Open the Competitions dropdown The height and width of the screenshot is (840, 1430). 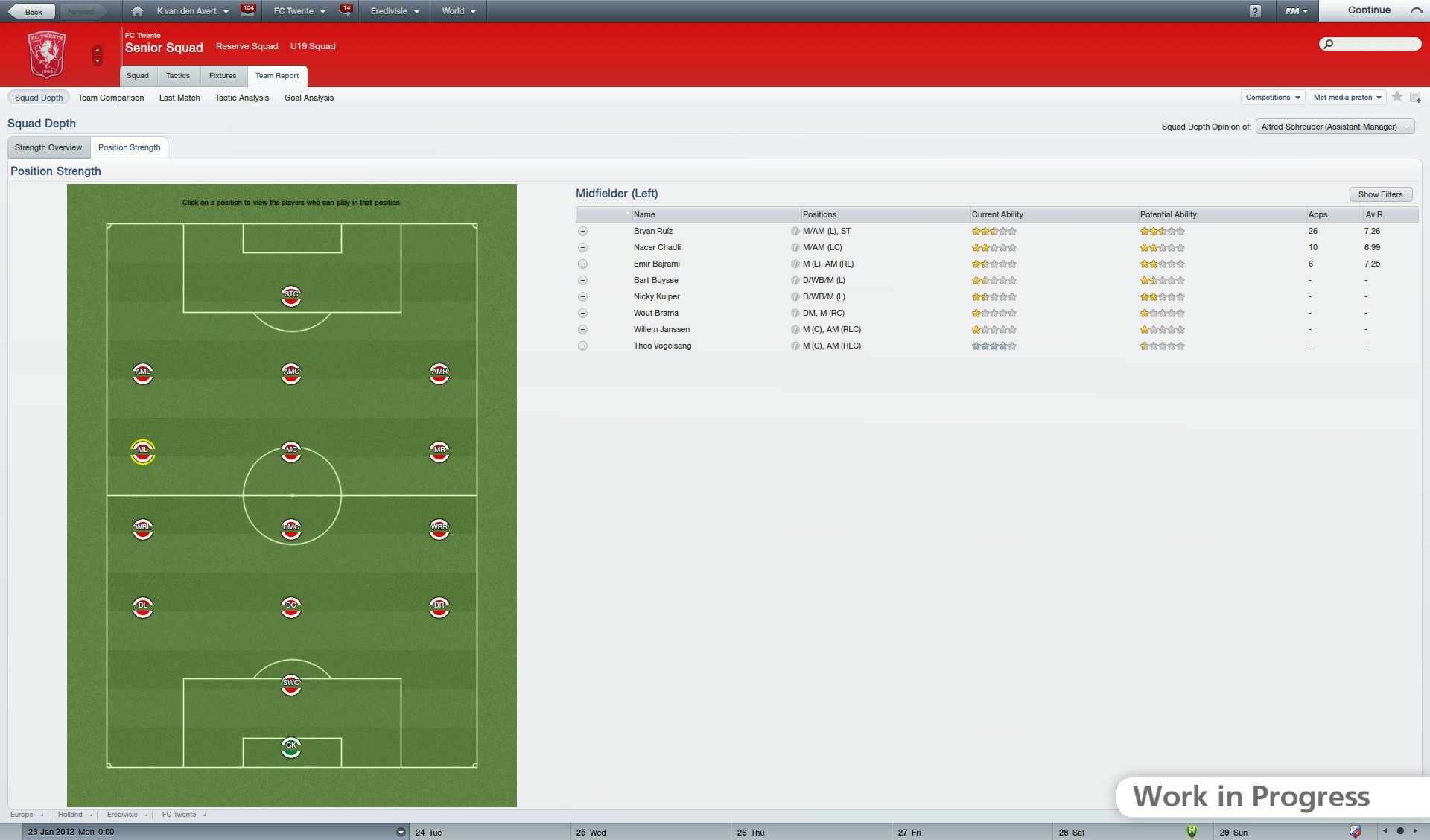point(1273,97)
